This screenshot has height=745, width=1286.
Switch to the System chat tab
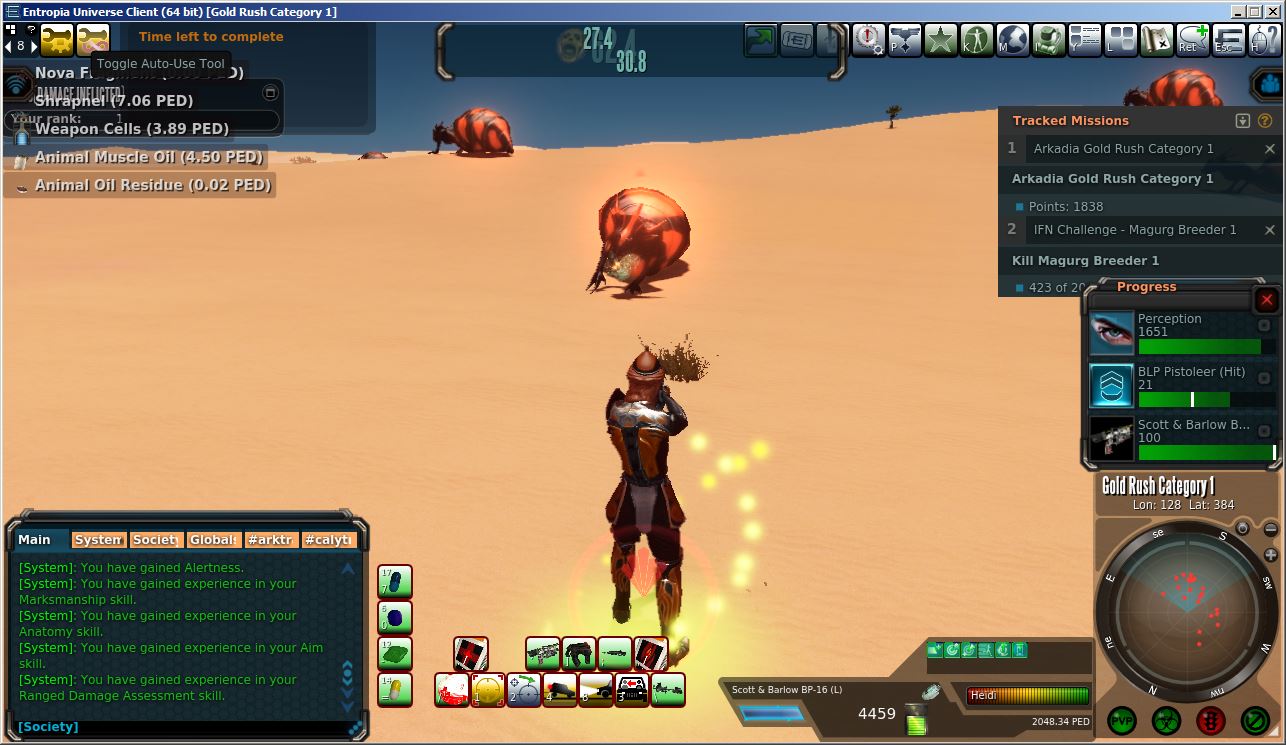point(99,540)
